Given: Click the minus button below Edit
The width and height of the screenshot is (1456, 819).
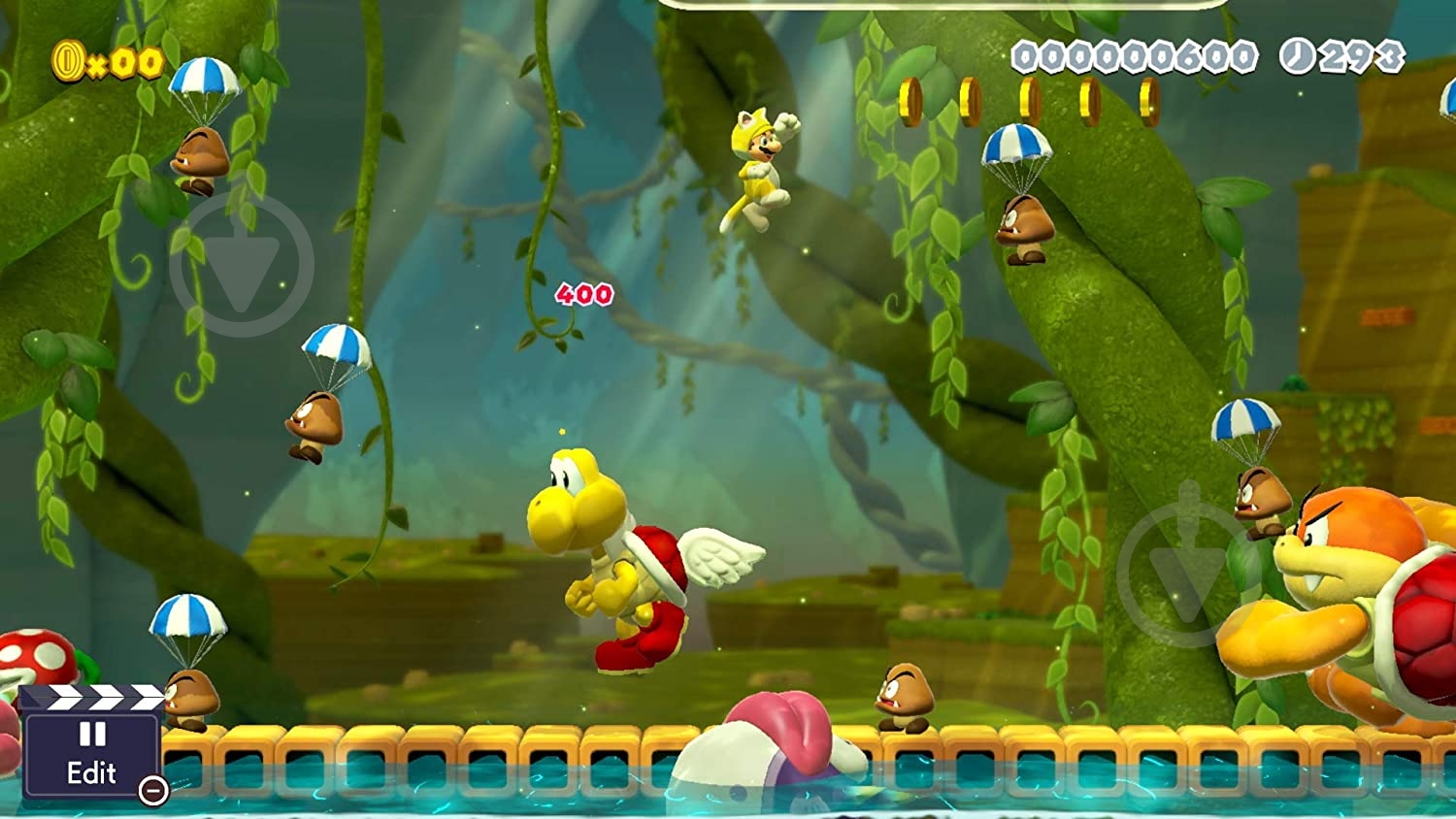Looking at the screenshot, I should tap(153, 791).
